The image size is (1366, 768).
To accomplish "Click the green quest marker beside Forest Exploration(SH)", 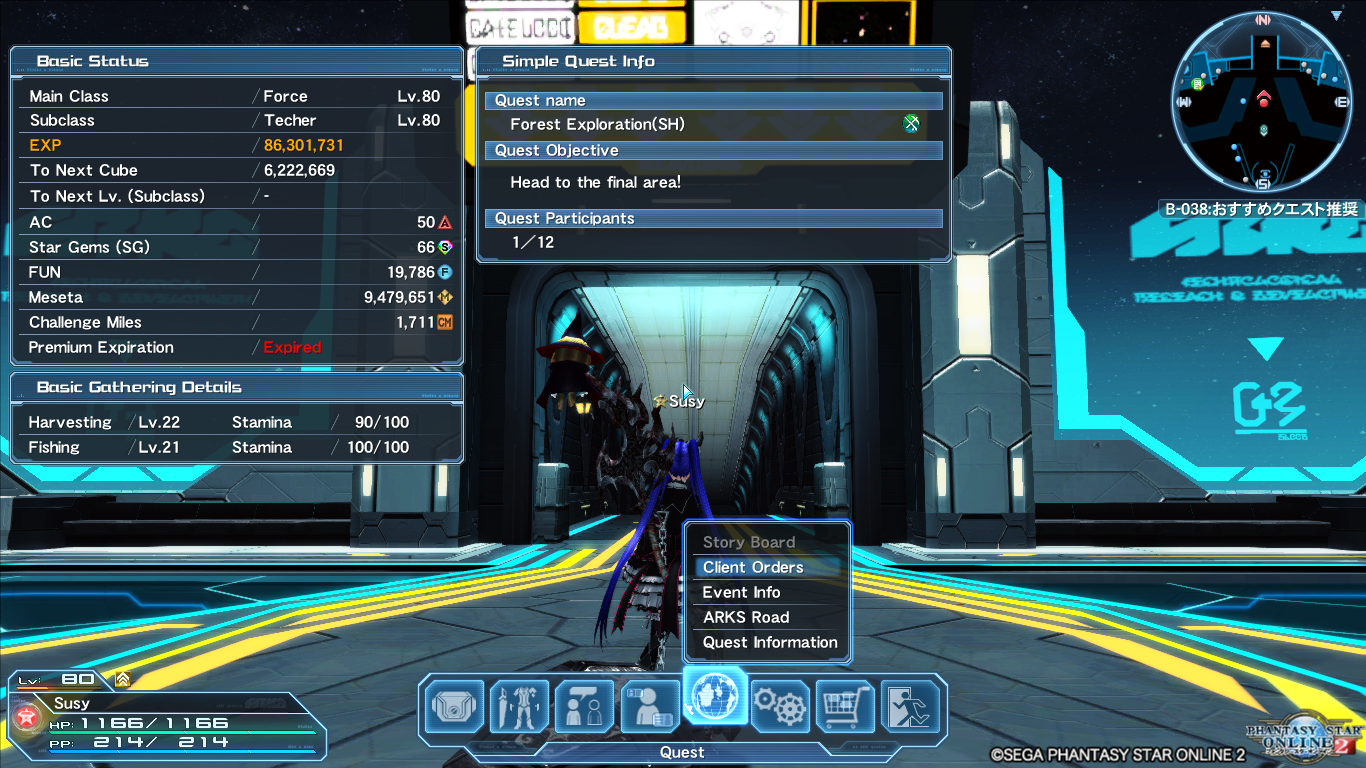I will pyautogui.click(x=911, y=123).
